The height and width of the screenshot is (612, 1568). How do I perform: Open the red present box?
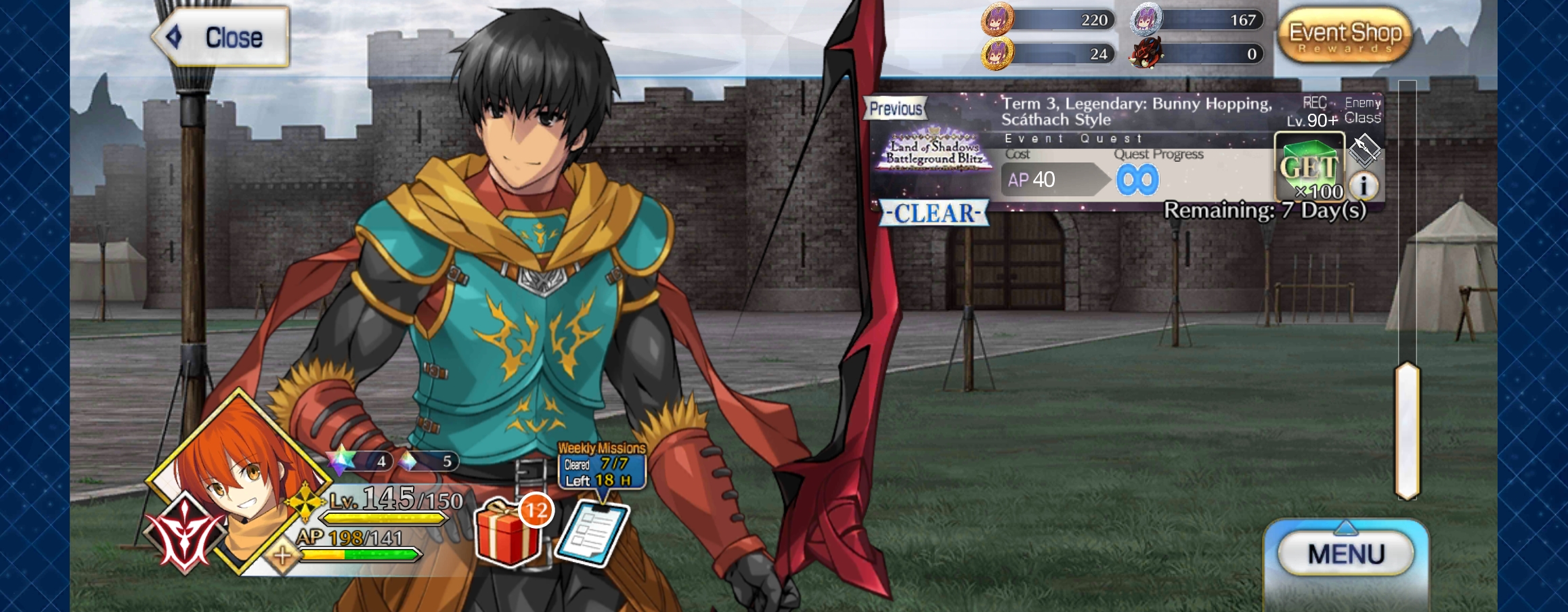pyautogui.click(x=508, y=533)
